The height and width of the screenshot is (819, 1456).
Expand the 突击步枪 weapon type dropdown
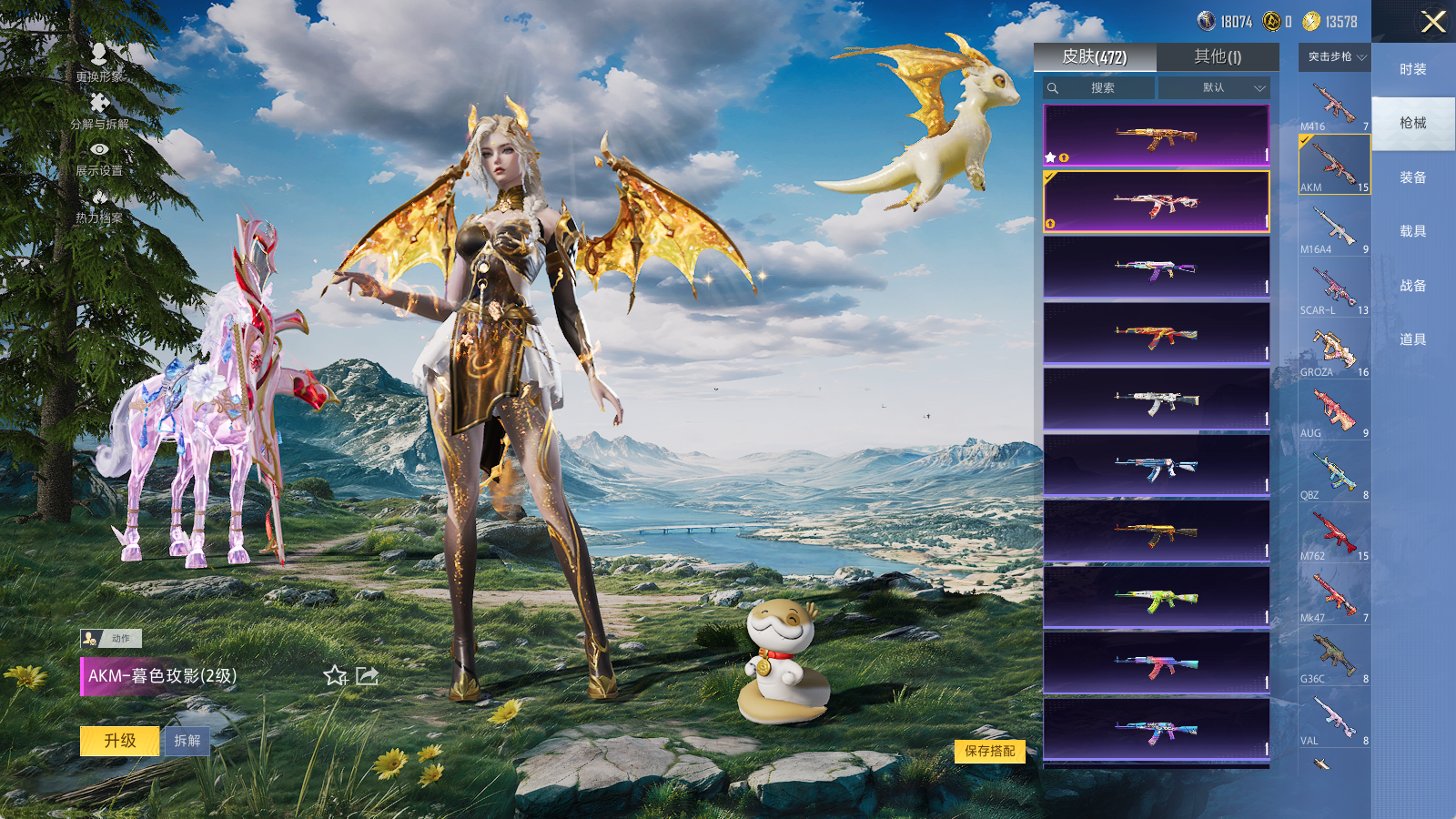coord(1335,57)
